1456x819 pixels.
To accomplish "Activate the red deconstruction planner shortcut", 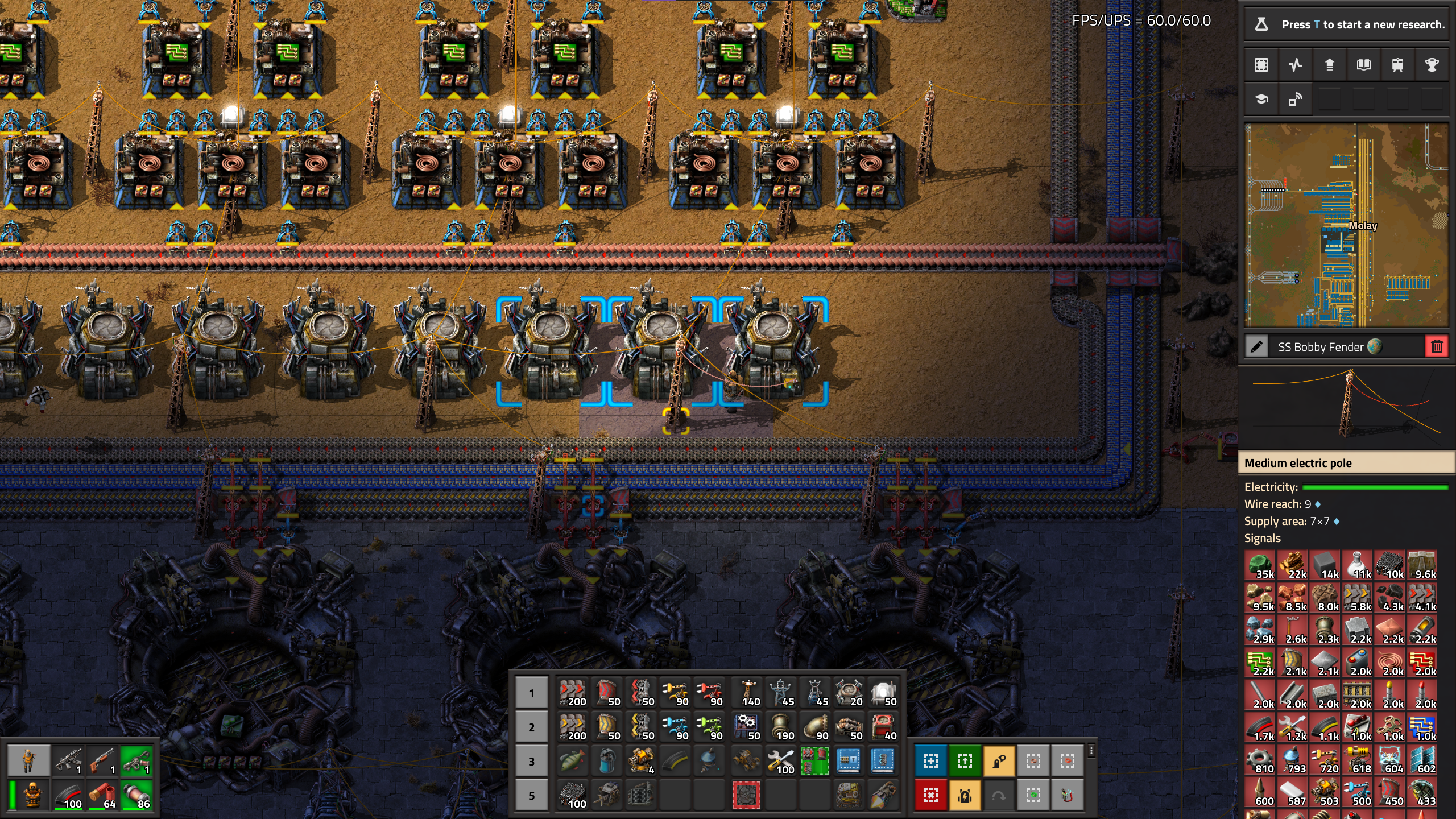I will point(931,795).
